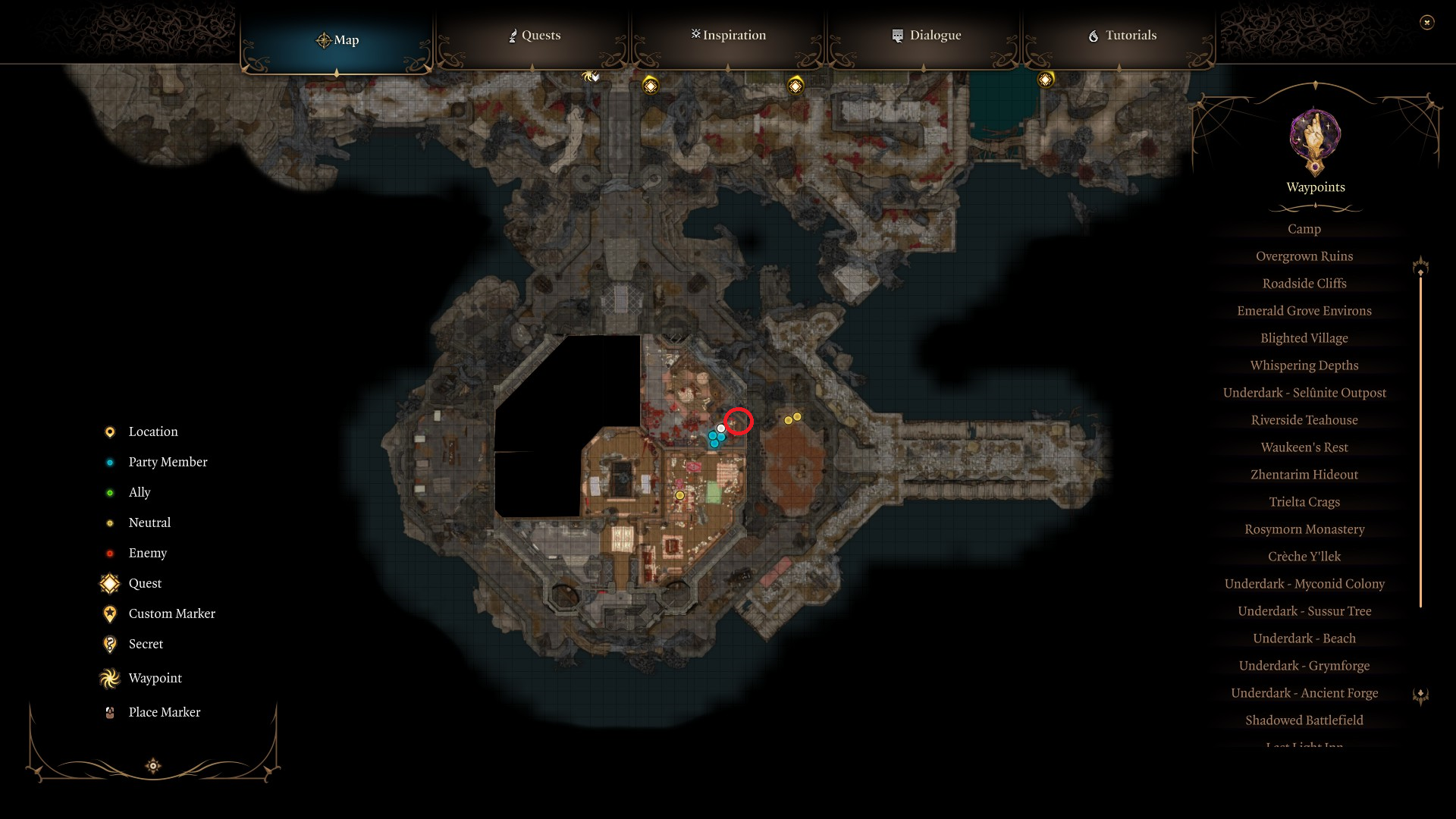Viewport: 1456px width, 819px height.
Task: Click the Location legend icon
Action: click(109, 431)
